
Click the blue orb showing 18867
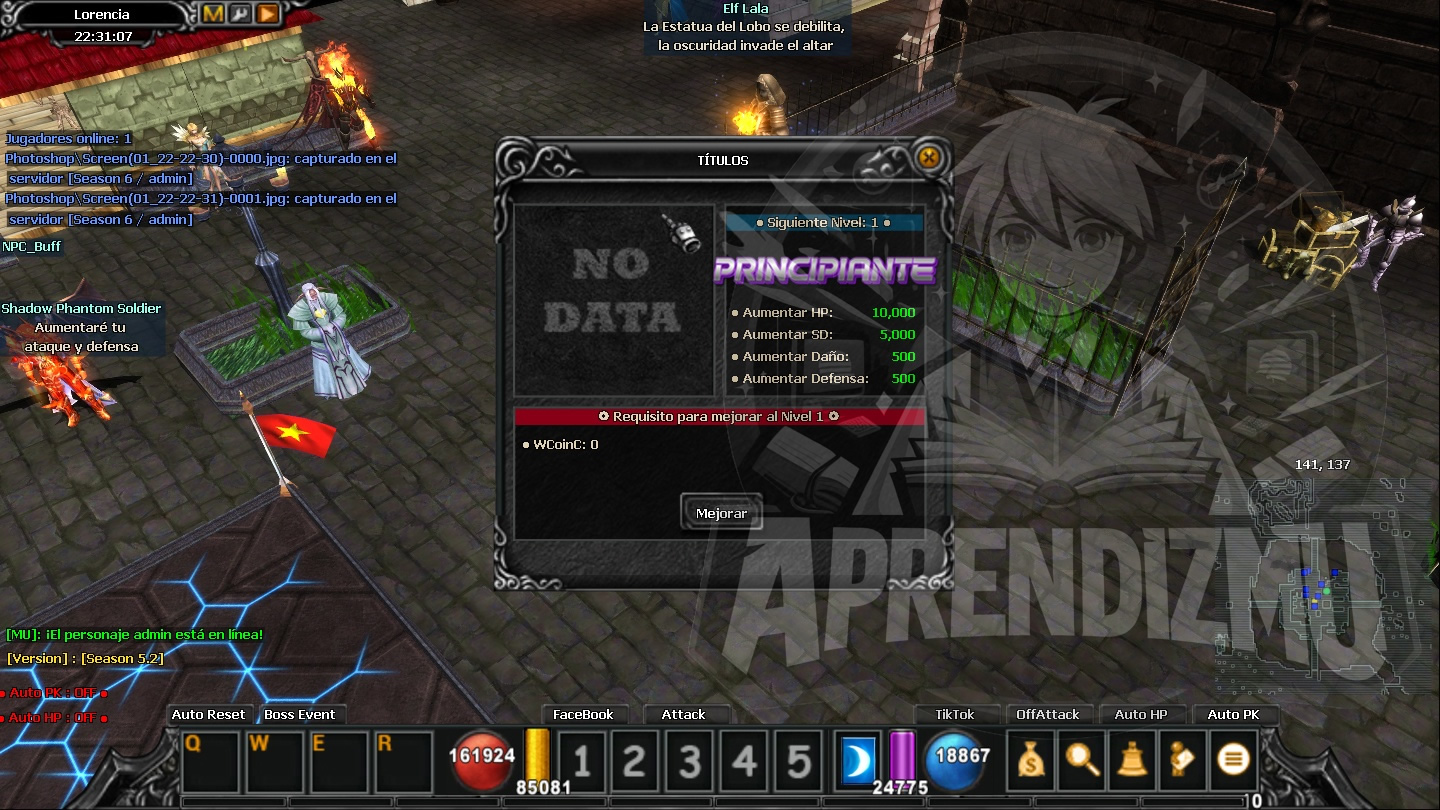[959, 760]
